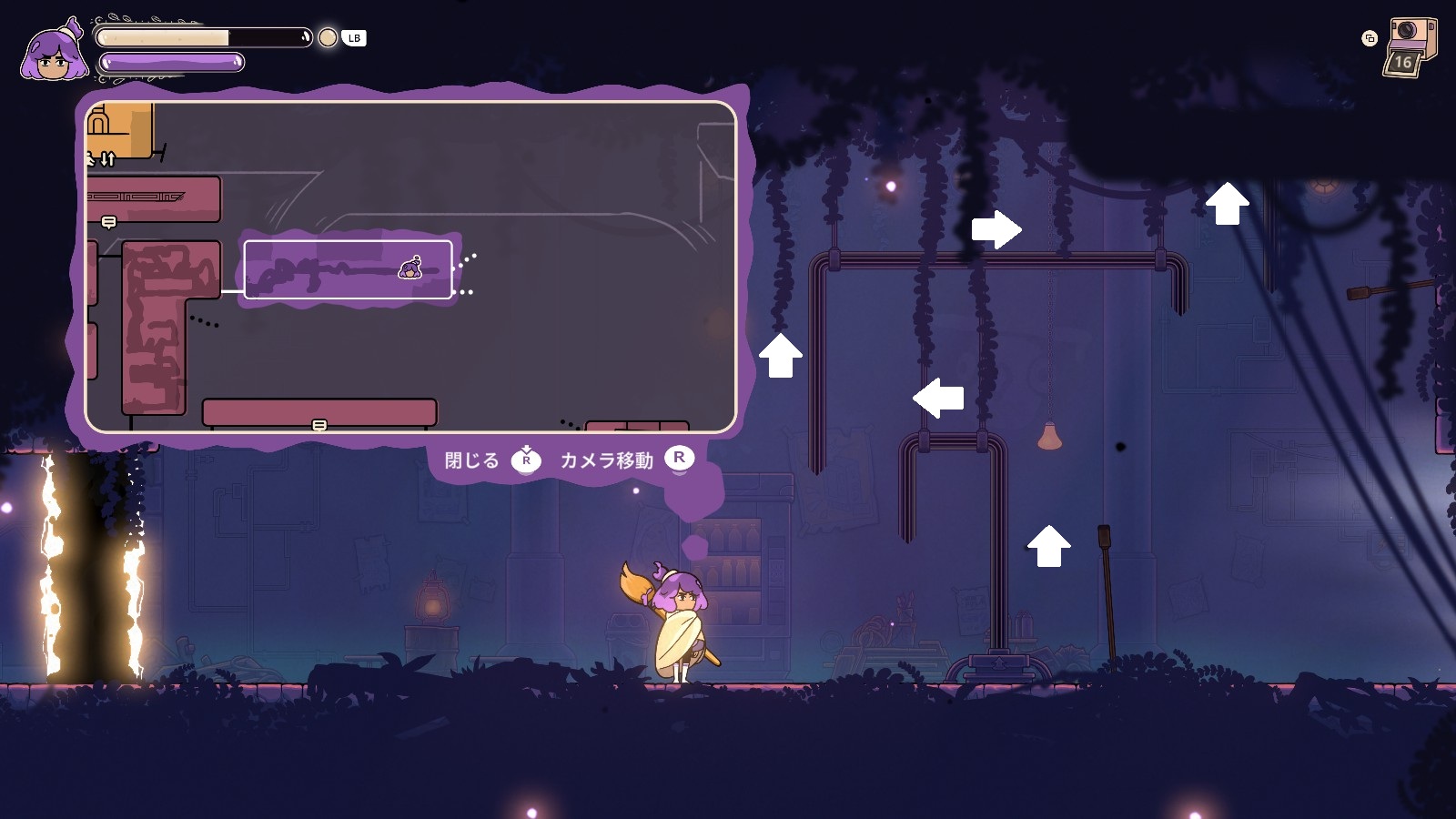
Task: Open the note marker on the long bottom room
Action: tap(319, 425)
